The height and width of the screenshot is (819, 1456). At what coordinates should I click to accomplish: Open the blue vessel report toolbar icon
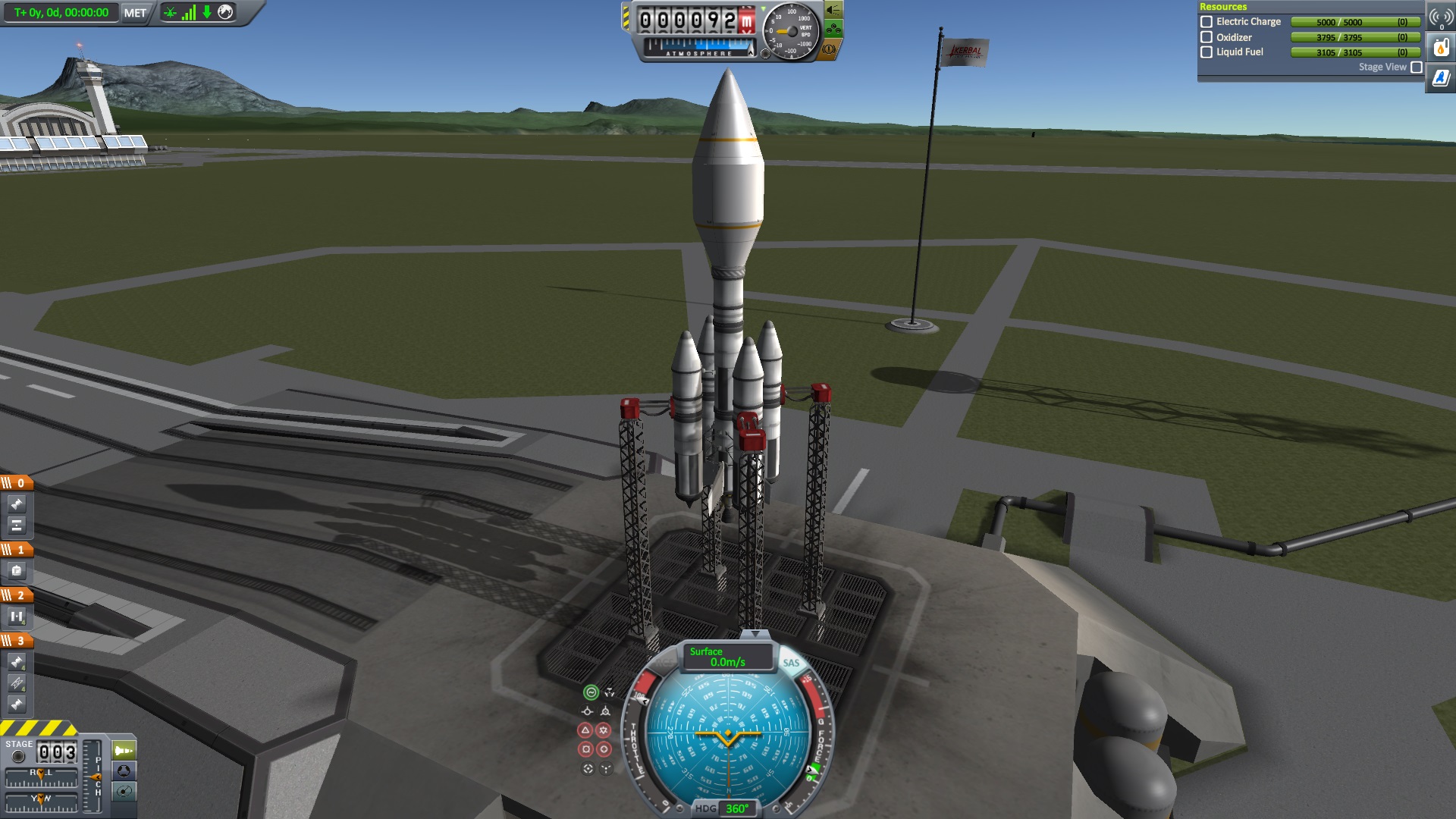point(1440,78)
